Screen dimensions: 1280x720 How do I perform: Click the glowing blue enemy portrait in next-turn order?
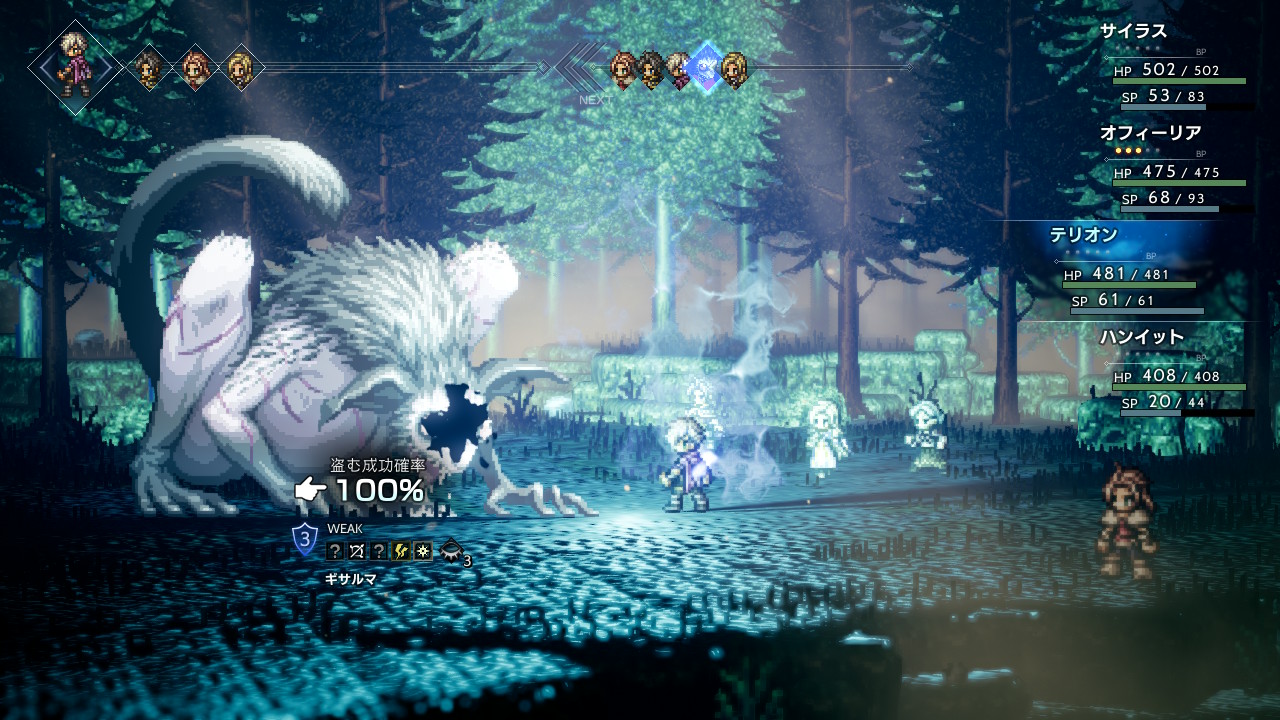[706, 68]
